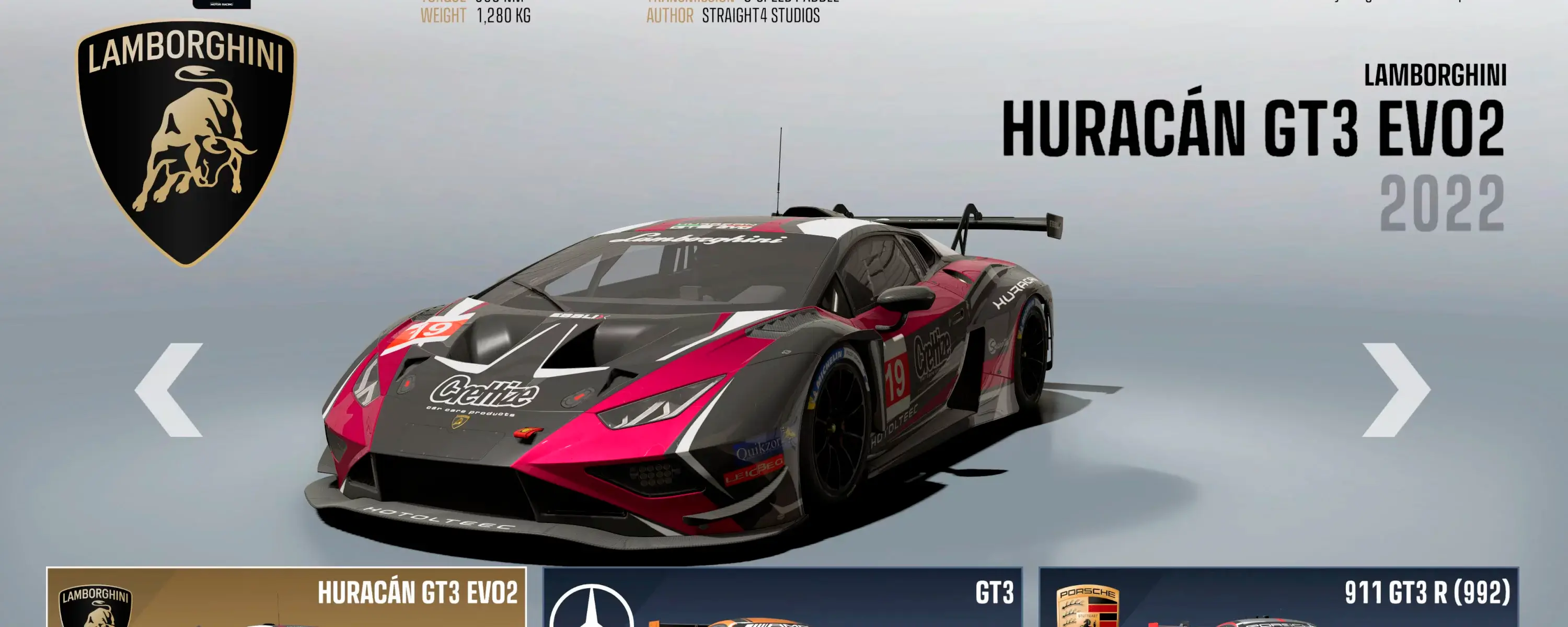Go to the previous car with left arrow

[169, 390]
